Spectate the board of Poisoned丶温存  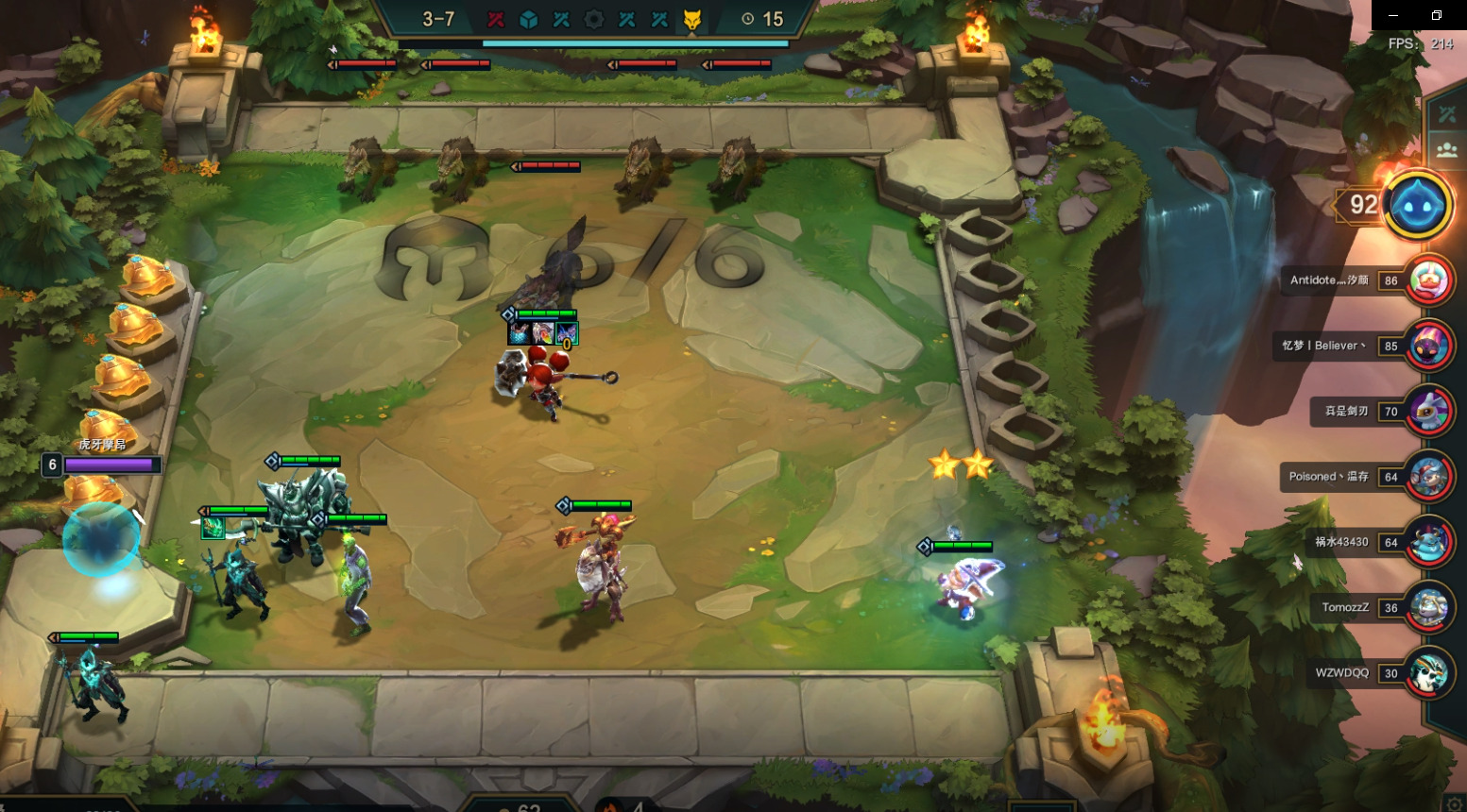click(1428, 477)
